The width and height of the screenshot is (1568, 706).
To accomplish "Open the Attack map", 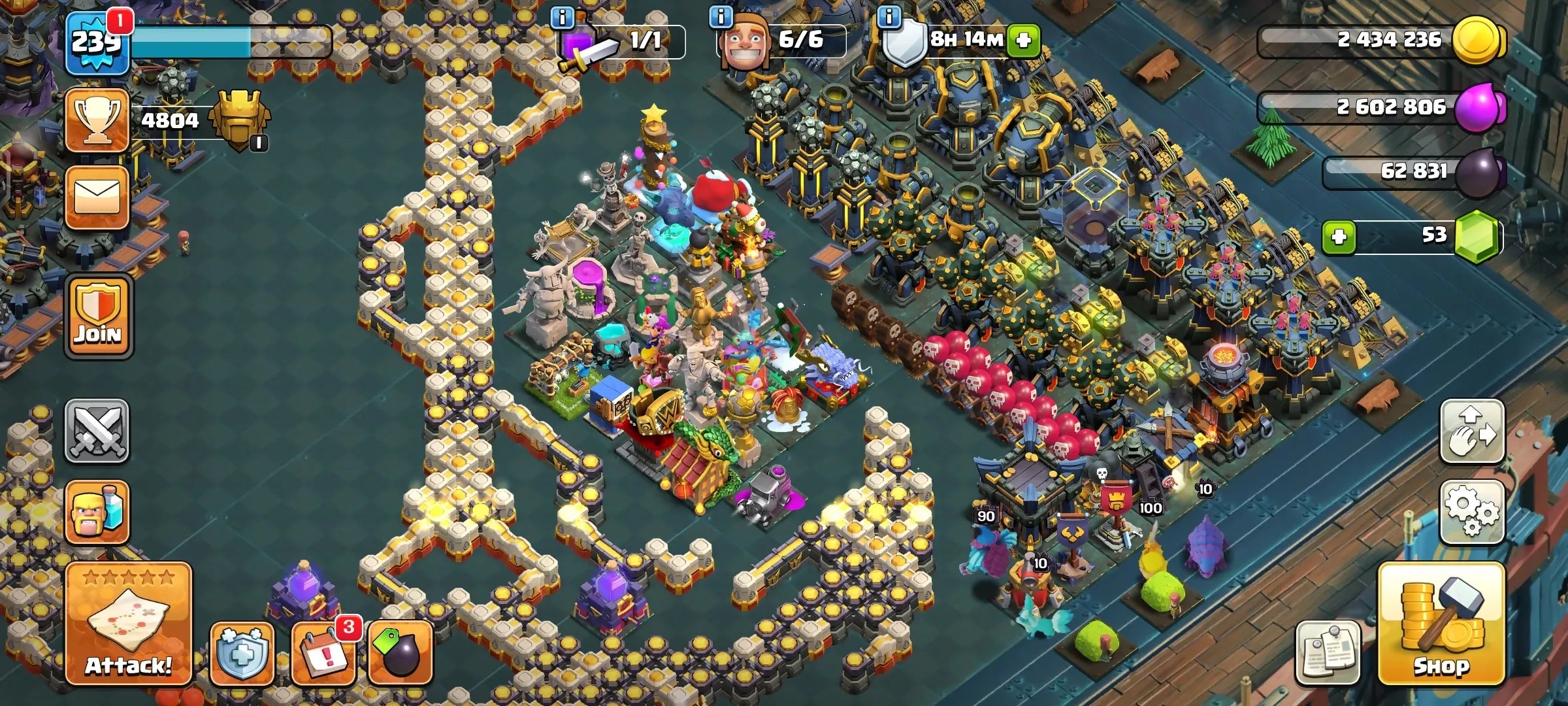I will click(128, 624).
